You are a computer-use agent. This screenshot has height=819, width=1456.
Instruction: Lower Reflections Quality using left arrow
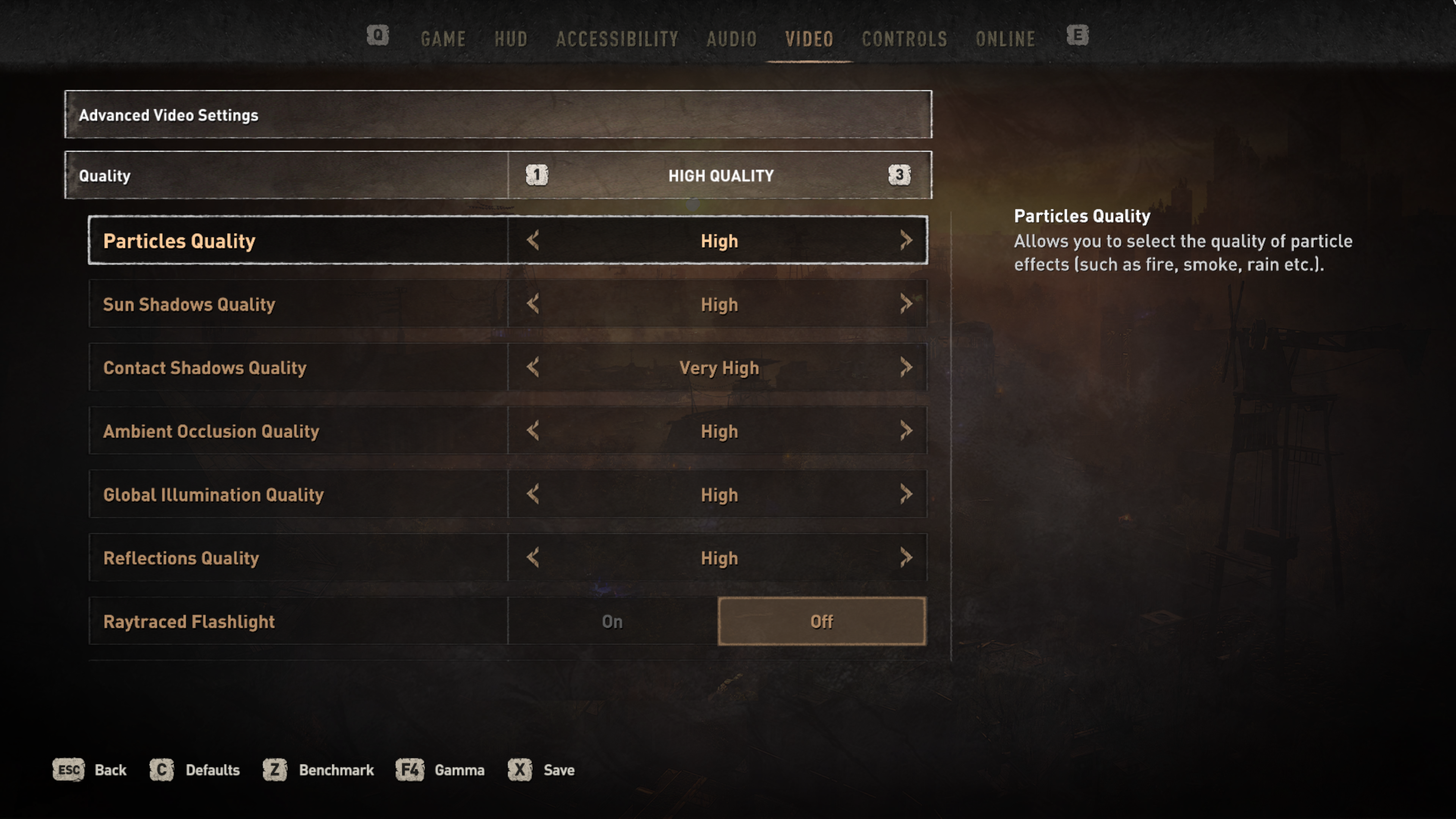pyautogui.click(x=533, y=558)
